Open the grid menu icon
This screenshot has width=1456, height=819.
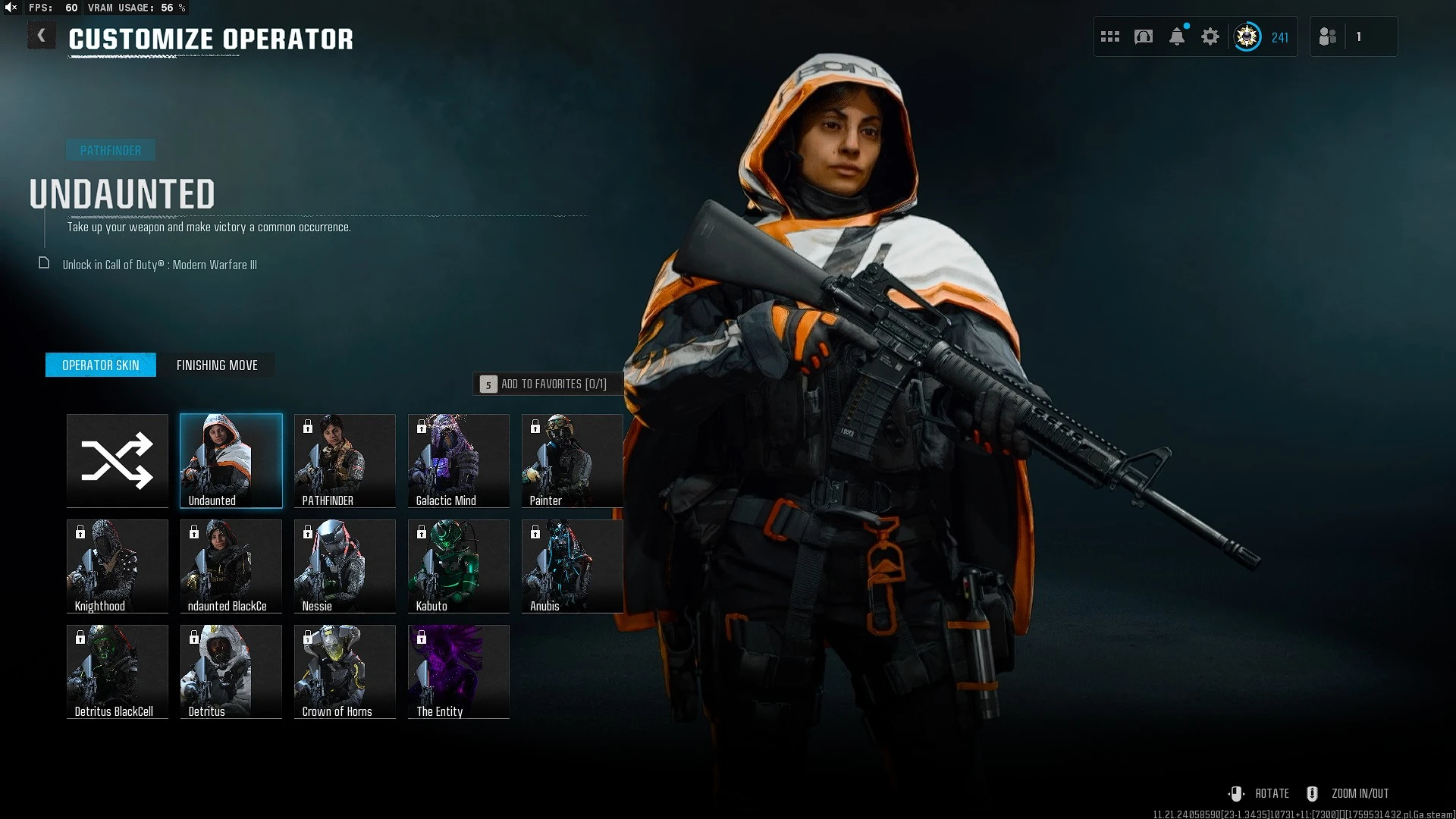point(1110,36)
